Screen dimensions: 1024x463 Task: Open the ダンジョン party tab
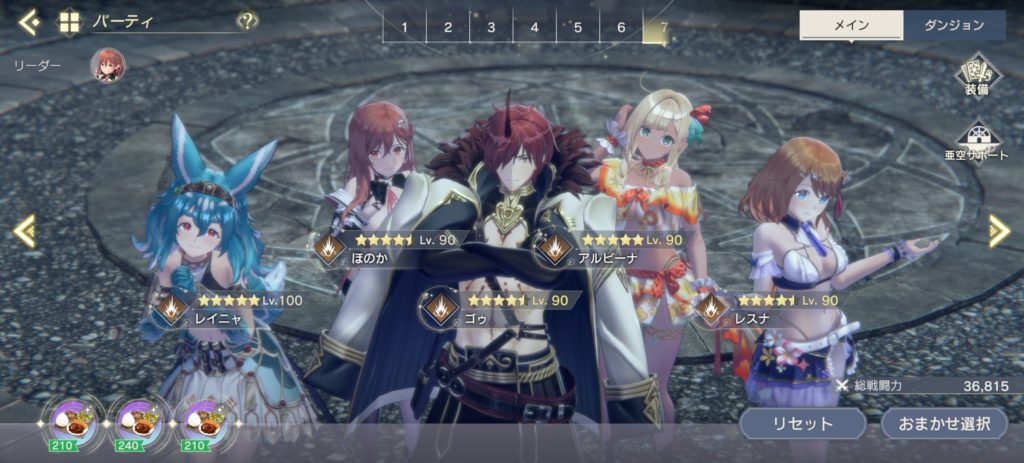954,26
